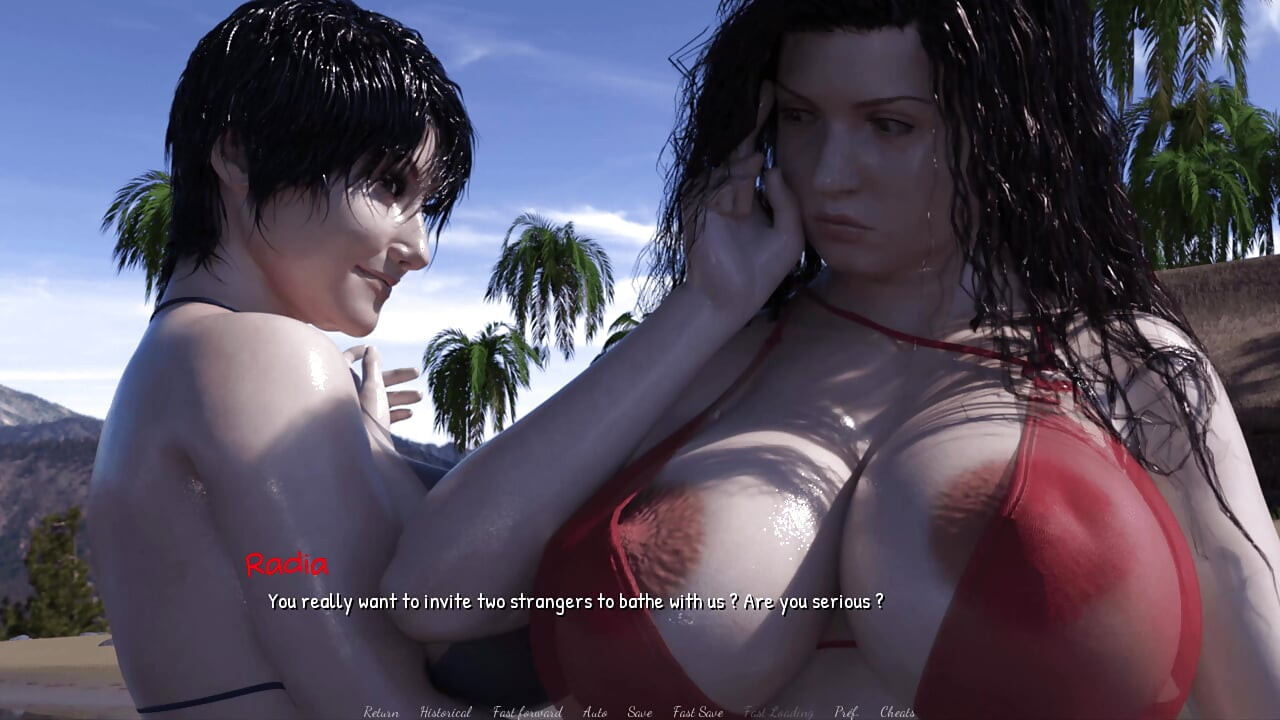This screenshot has height=720, width=1280.
Task: Perform a Fast Save
Action: tap(698, 712)
